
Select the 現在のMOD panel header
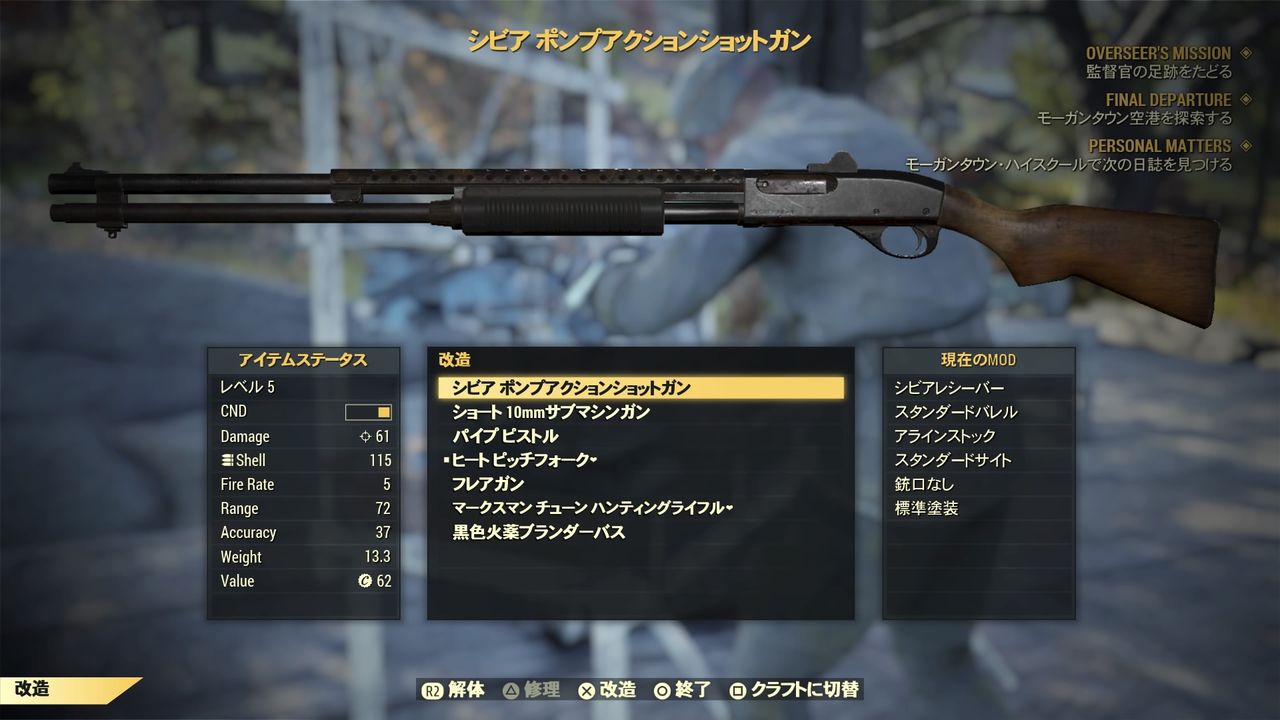(x=977, y=361)
